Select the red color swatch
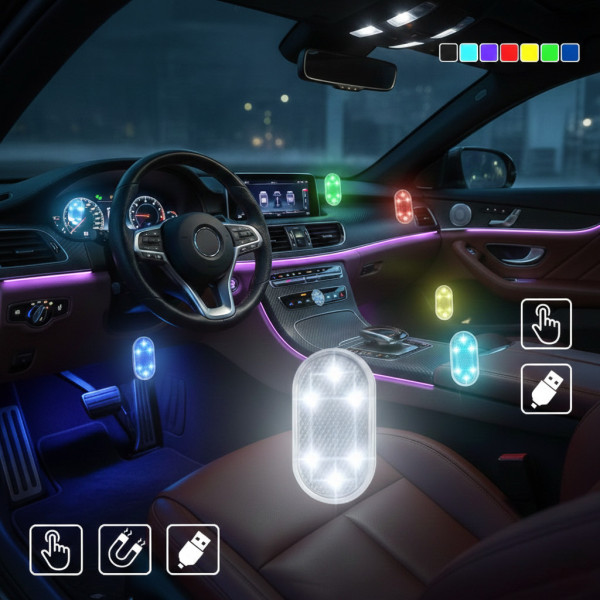 point(509,52)
